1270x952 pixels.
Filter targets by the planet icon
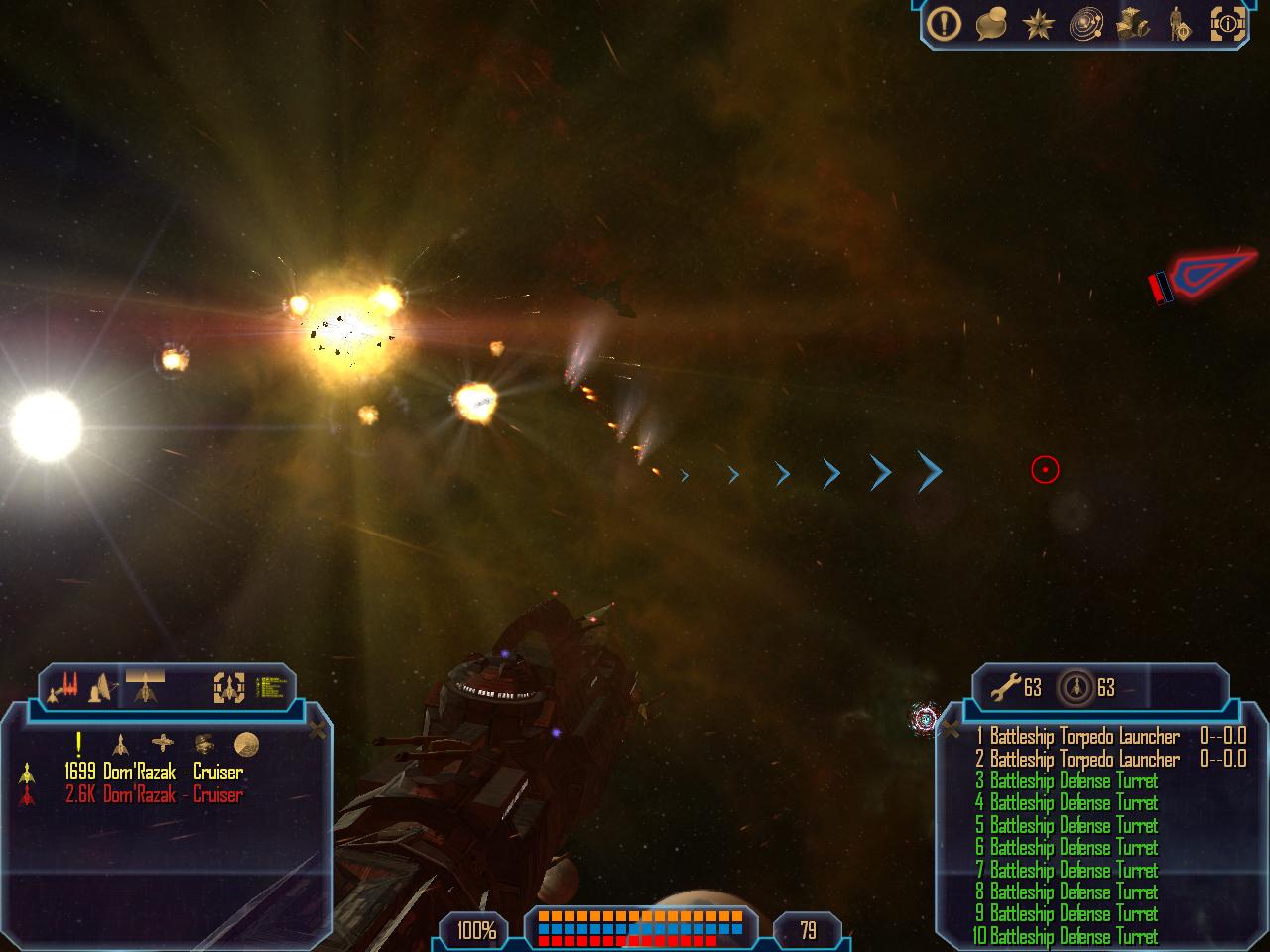point(246,744)
